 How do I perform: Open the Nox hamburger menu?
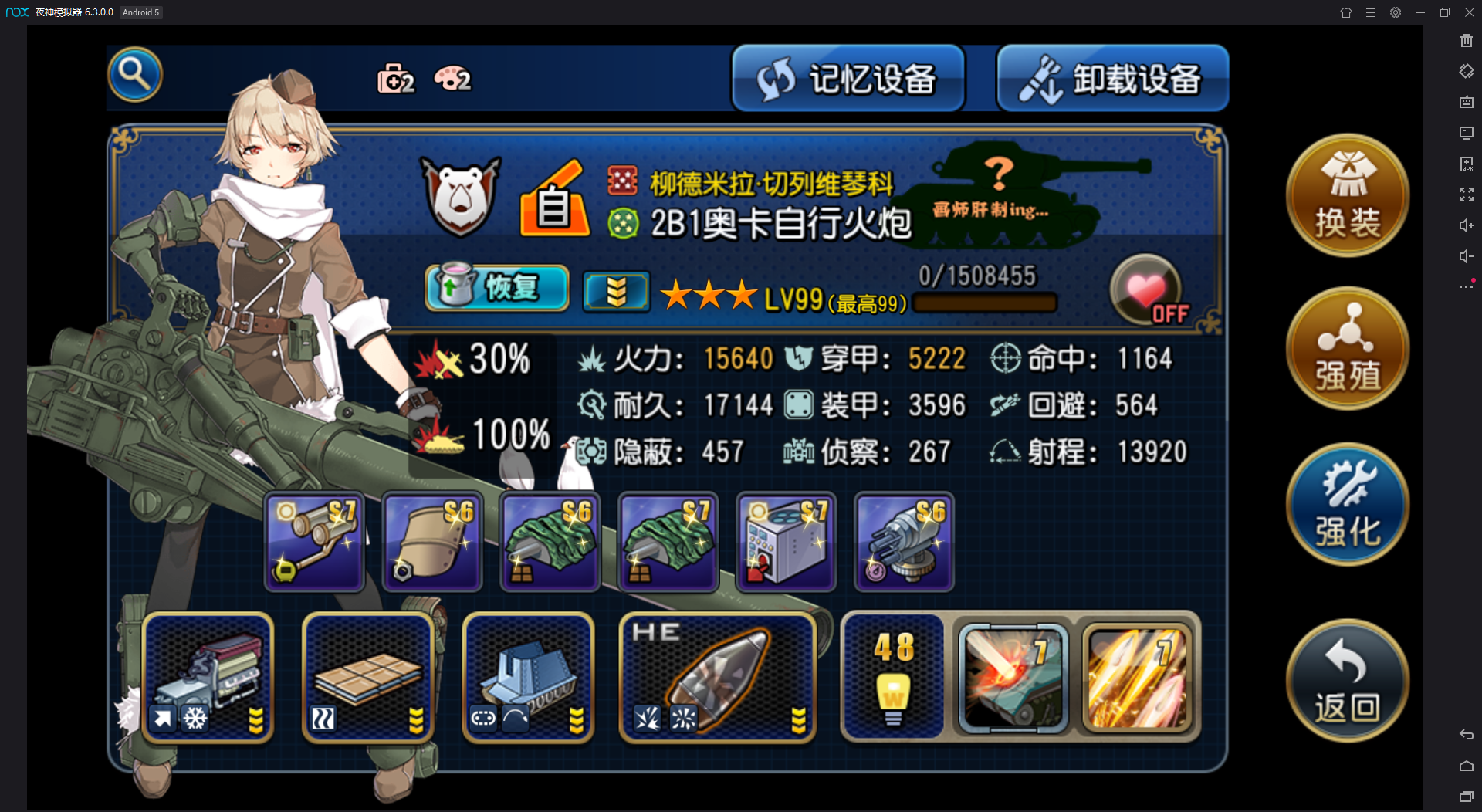(1371, 12)
